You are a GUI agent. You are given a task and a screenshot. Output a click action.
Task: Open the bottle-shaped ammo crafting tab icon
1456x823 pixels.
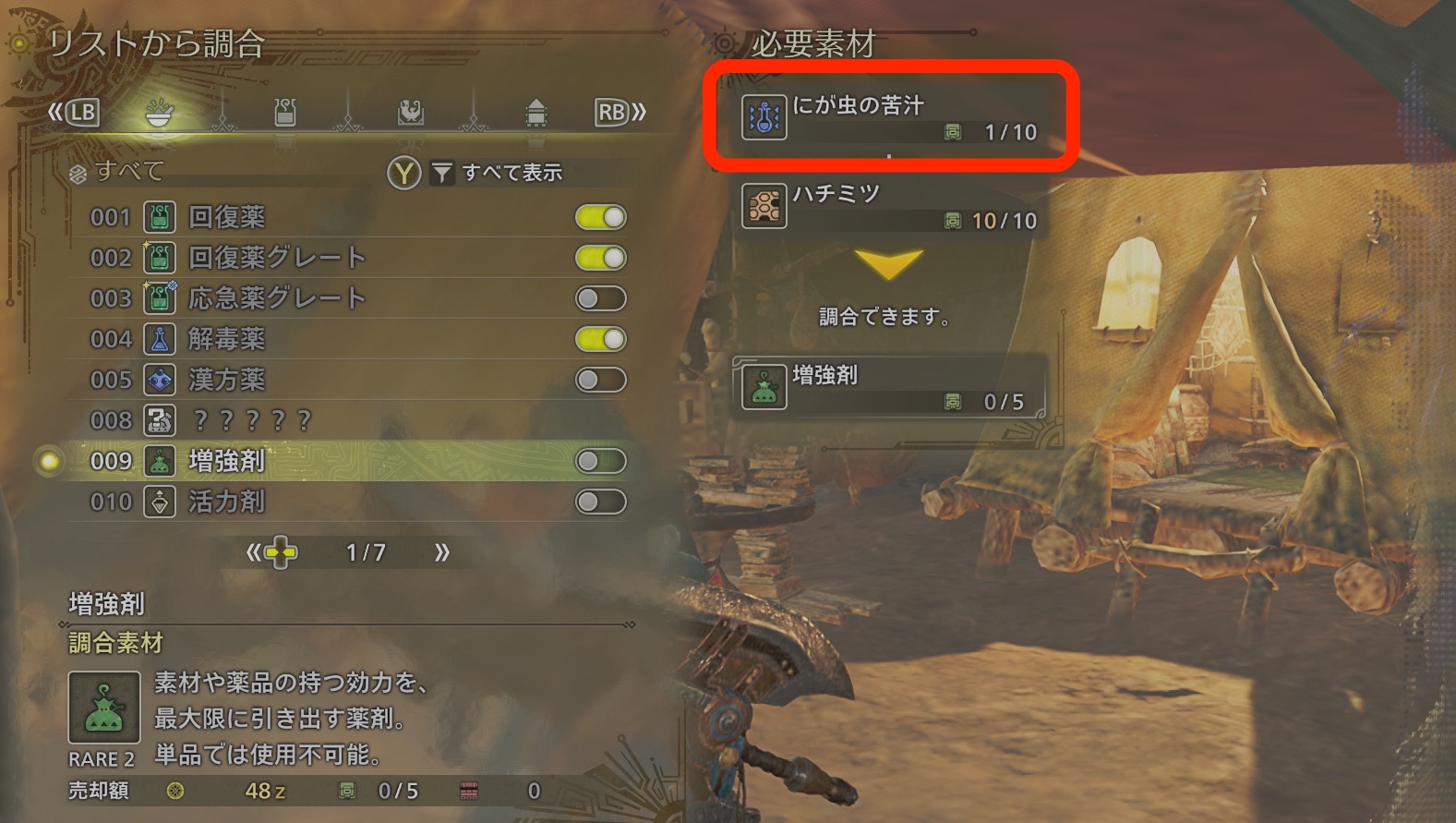[x=285, y=112]
